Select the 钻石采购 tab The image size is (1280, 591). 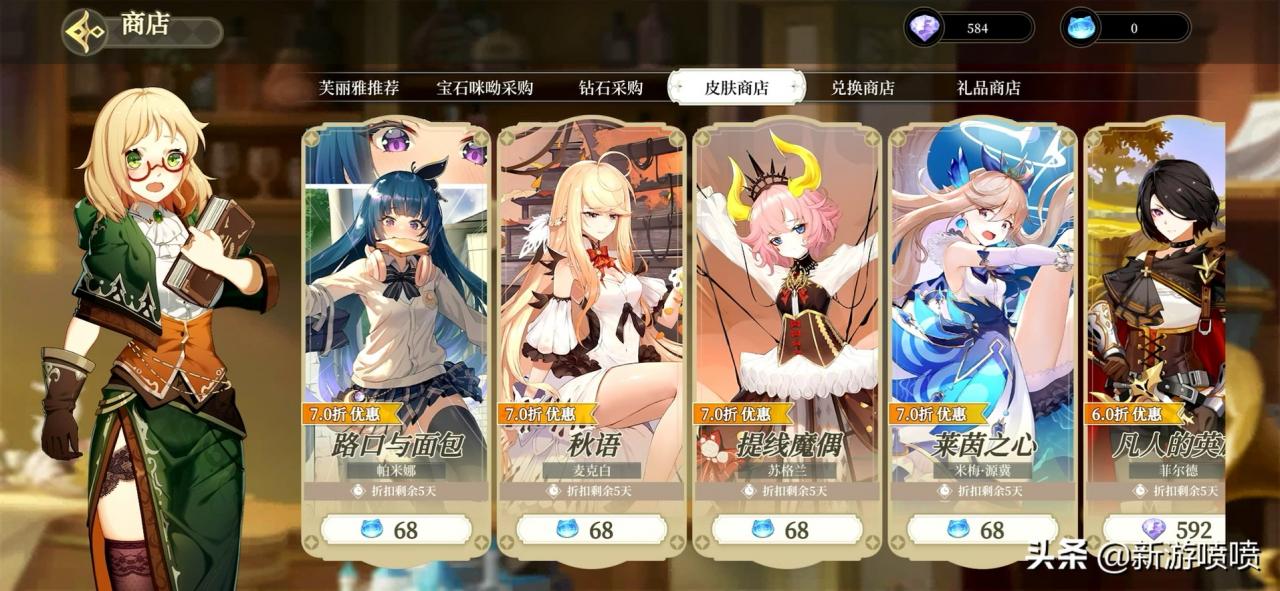pyautogui.click(x=610, y=88)
